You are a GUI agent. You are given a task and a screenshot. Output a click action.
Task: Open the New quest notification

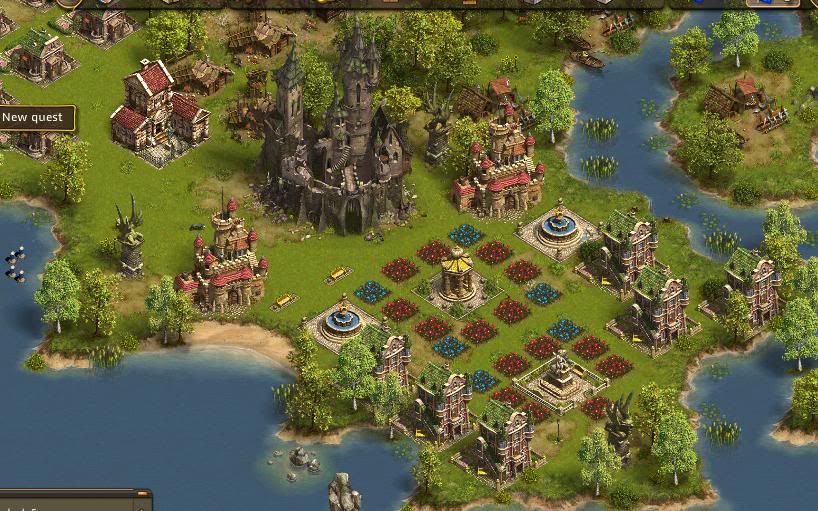pos(34,118)
